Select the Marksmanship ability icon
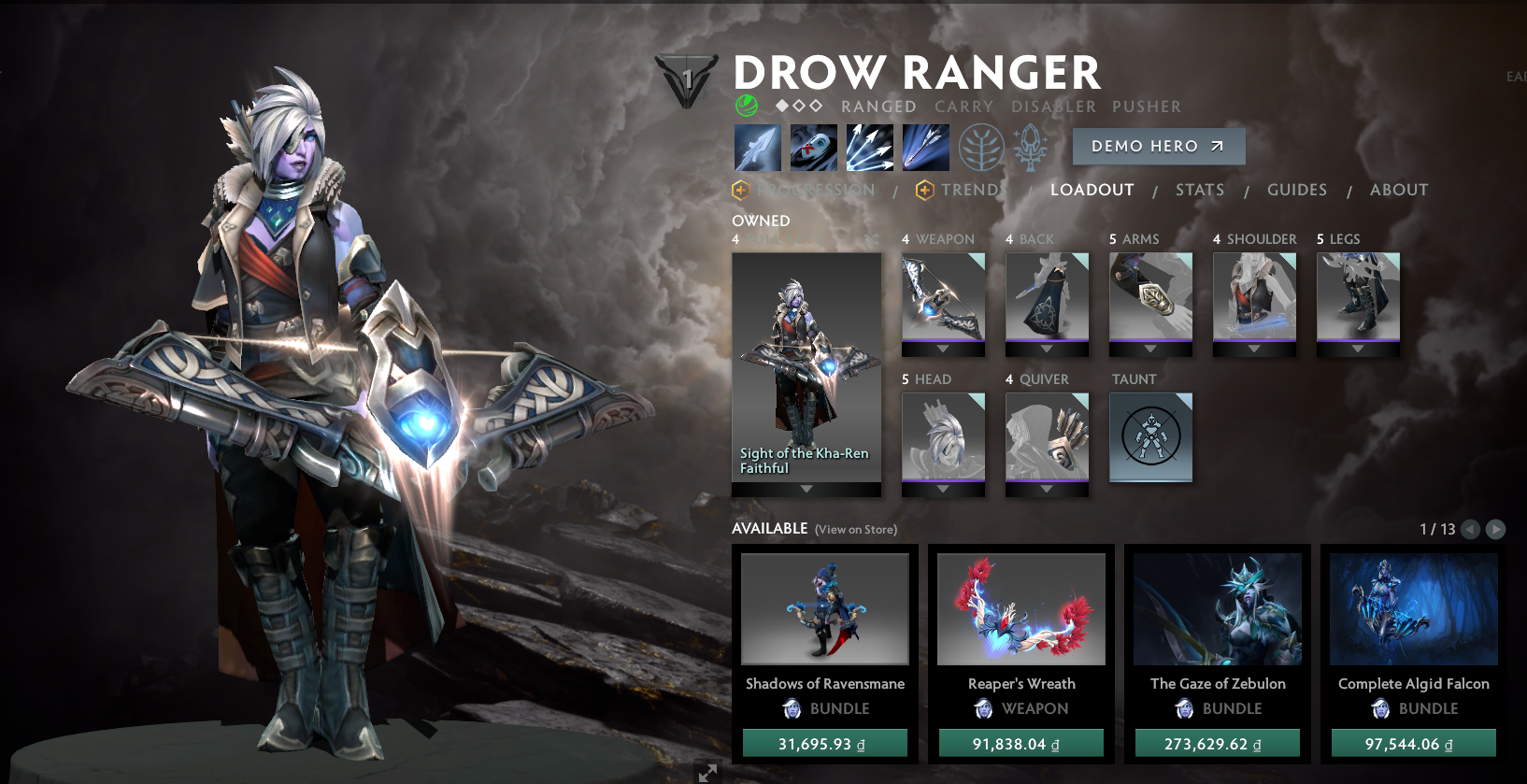 click(x=925, y=147)
